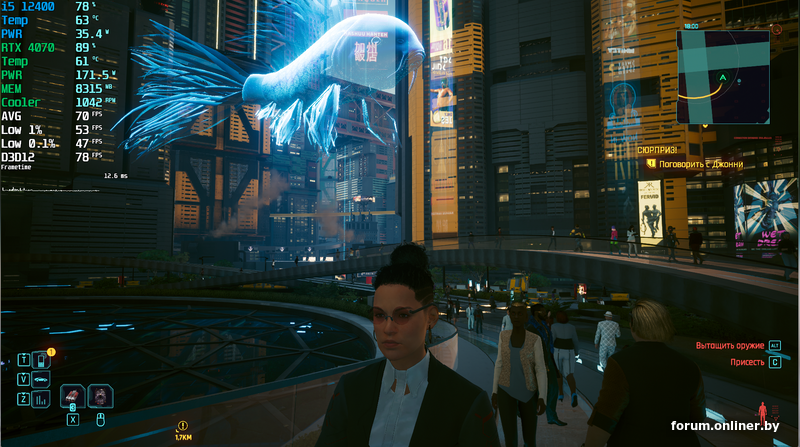Click the minimap player arrow marker
This screenshot has width=800, height=447.
pos(721,77)
